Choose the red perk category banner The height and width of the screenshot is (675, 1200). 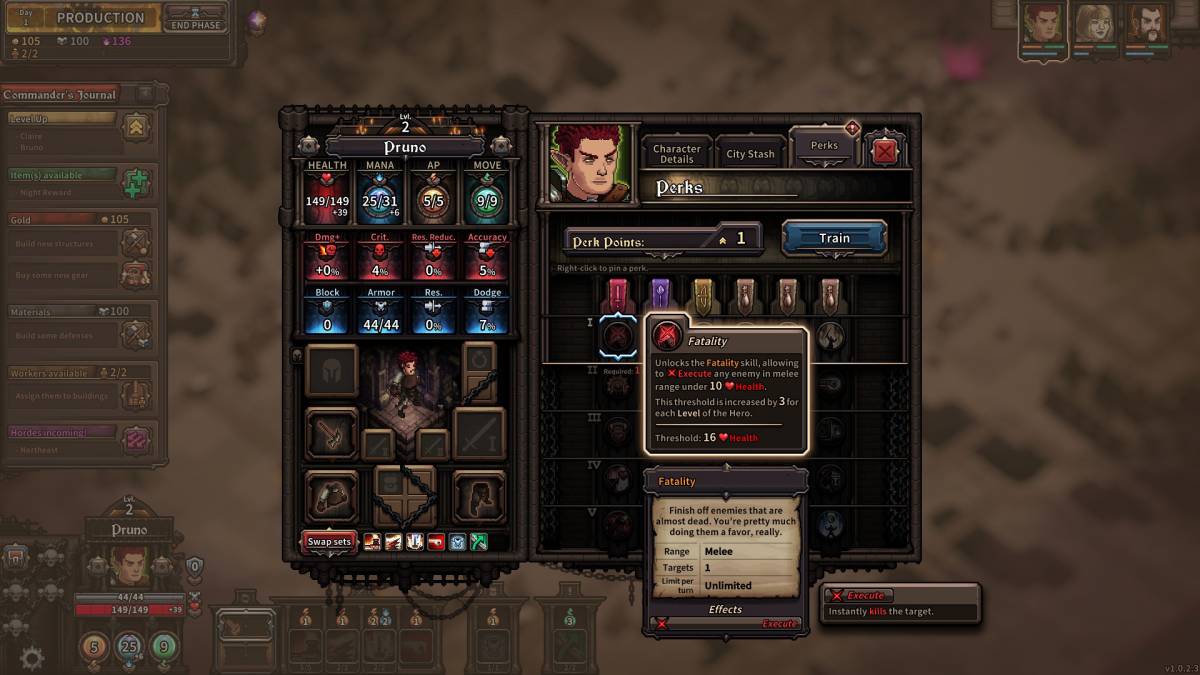coord(617,294)
